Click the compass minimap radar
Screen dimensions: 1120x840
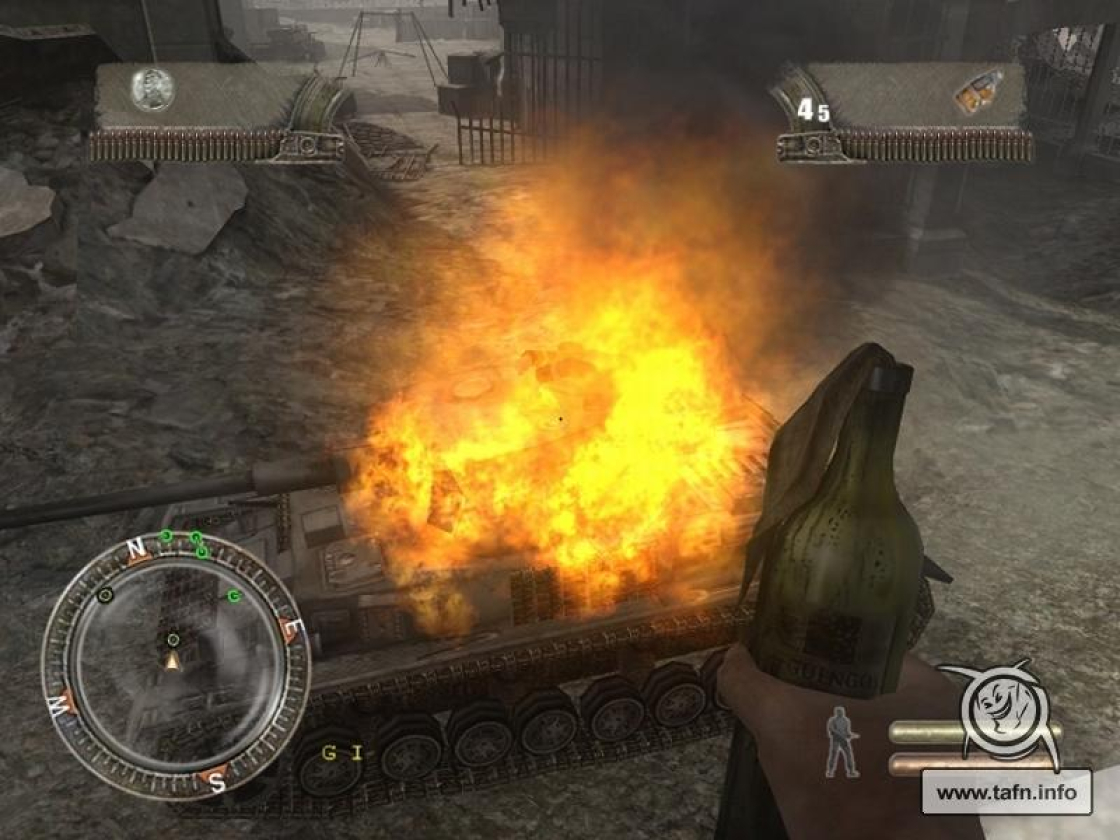click(x=175, y=665)
